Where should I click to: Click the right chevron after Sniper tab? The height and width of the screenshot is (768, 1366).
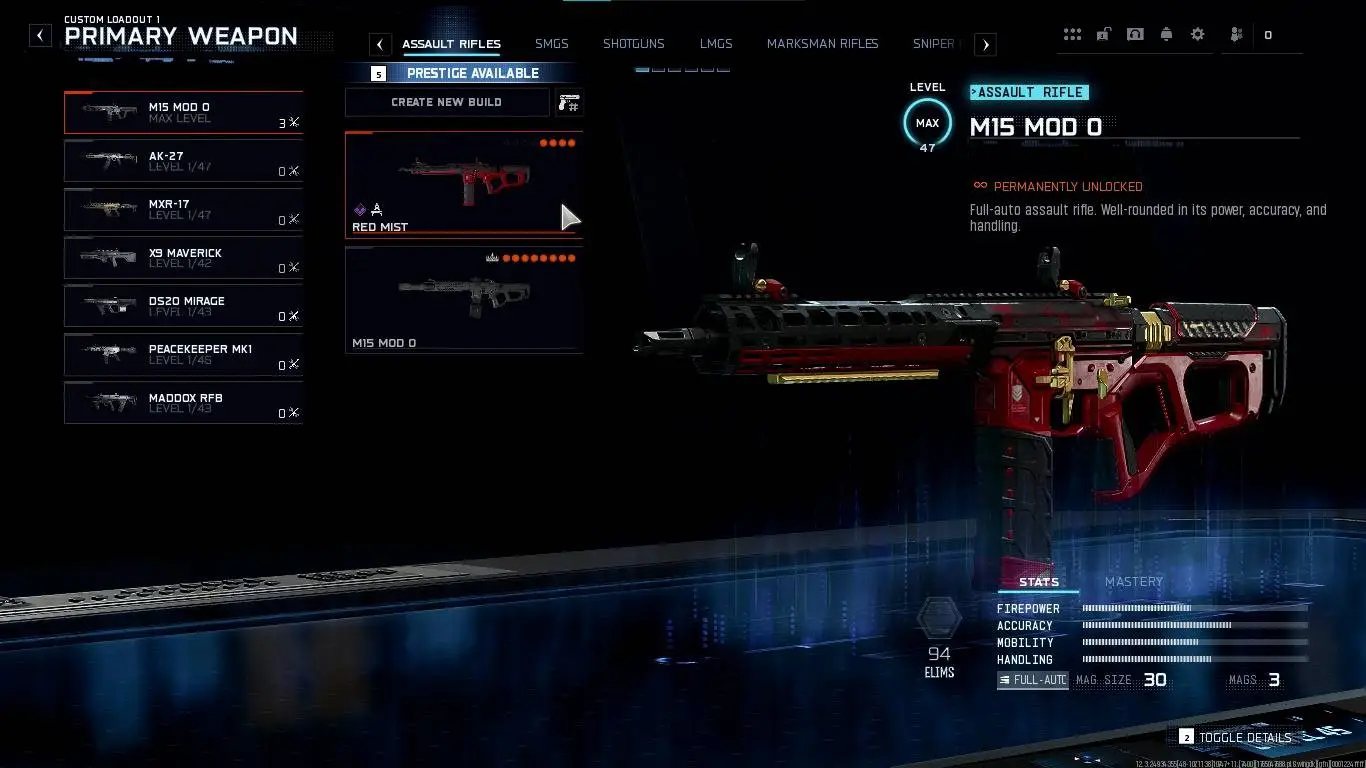coord(985,44)
